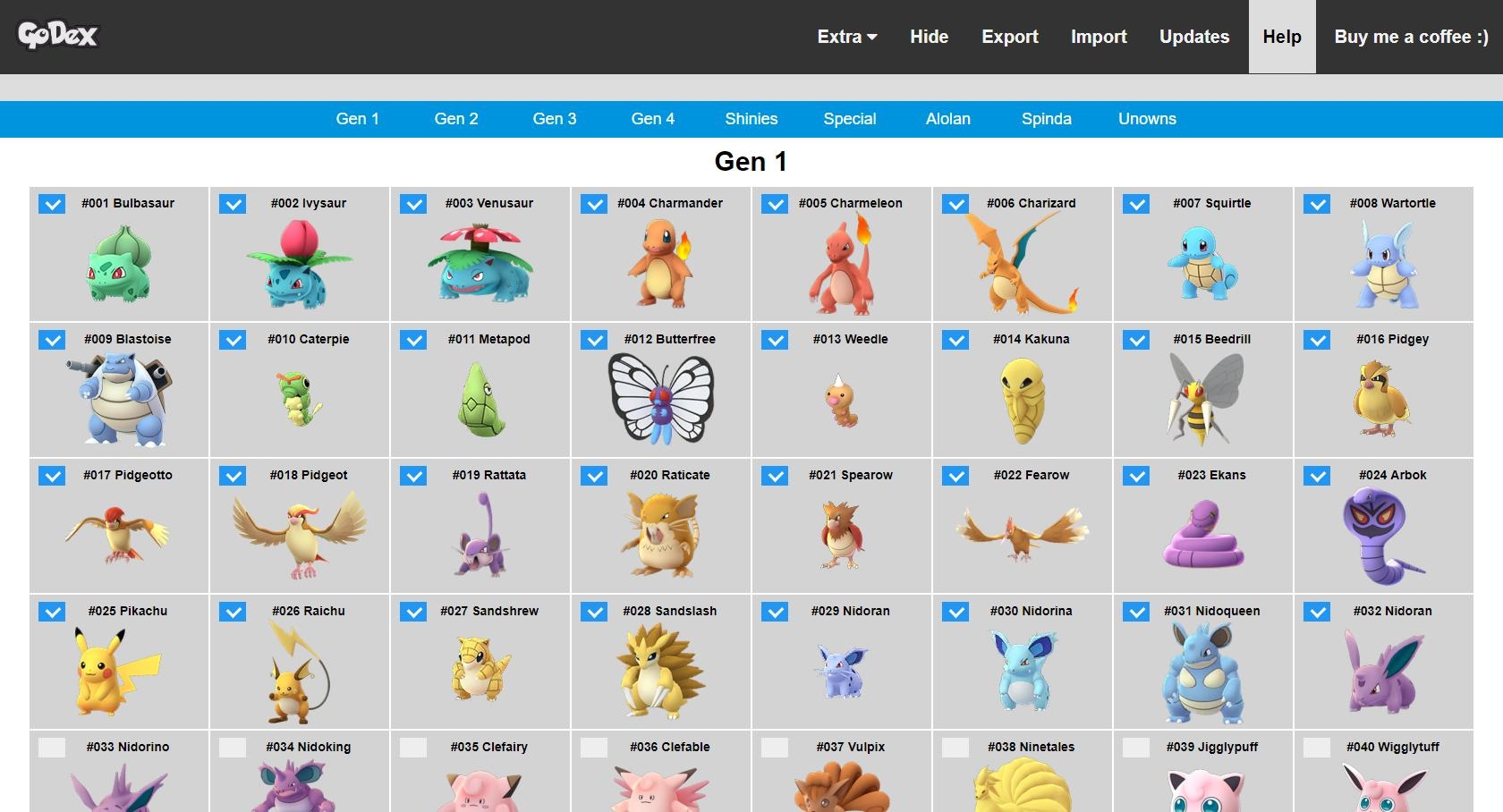The height and width of the screenshot is (812, 1503).
Task: Open the Extra dropdown menu
Action: click(845, 37)
